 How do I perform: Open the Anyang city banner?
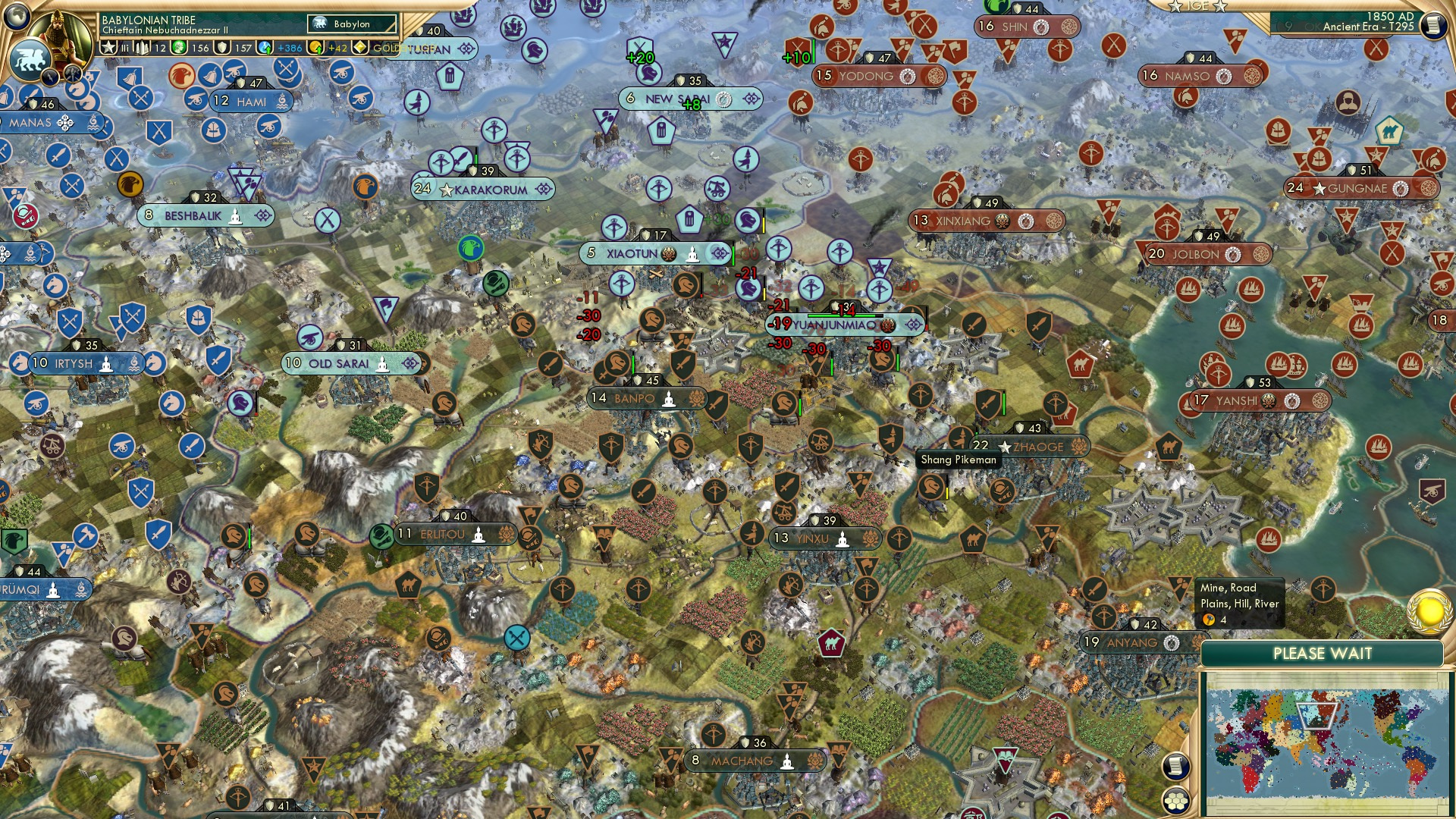tap(1130, 642)
